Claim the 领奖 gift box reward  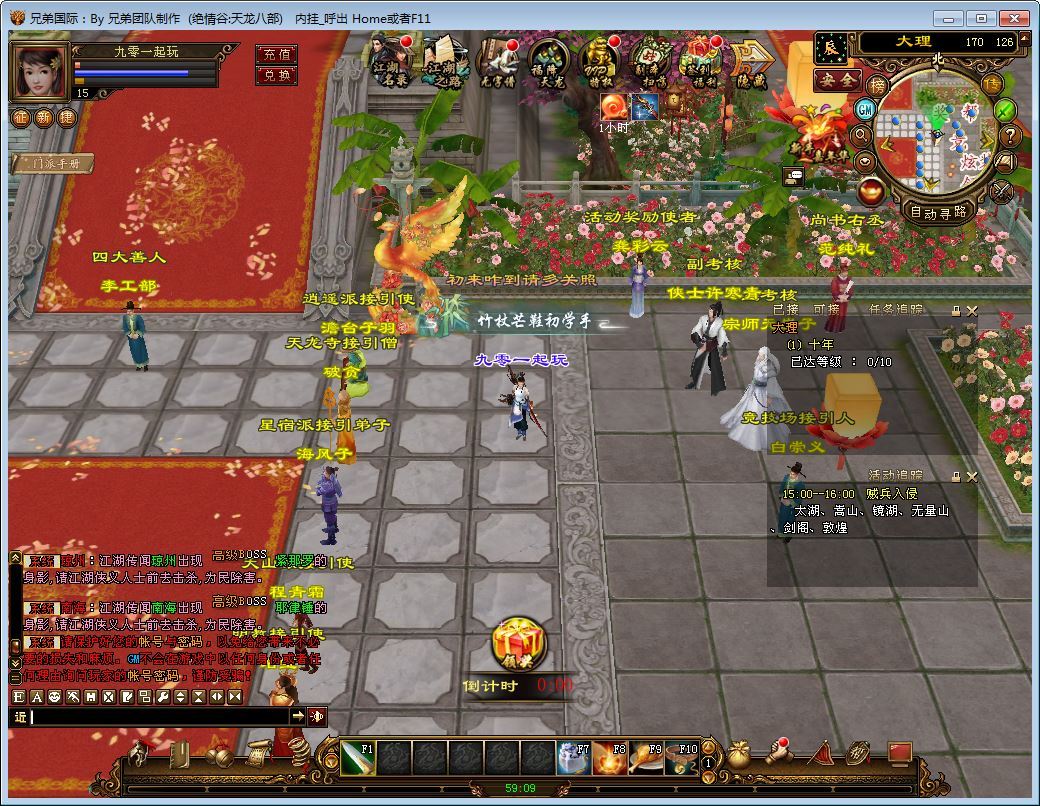pos(518,644)
